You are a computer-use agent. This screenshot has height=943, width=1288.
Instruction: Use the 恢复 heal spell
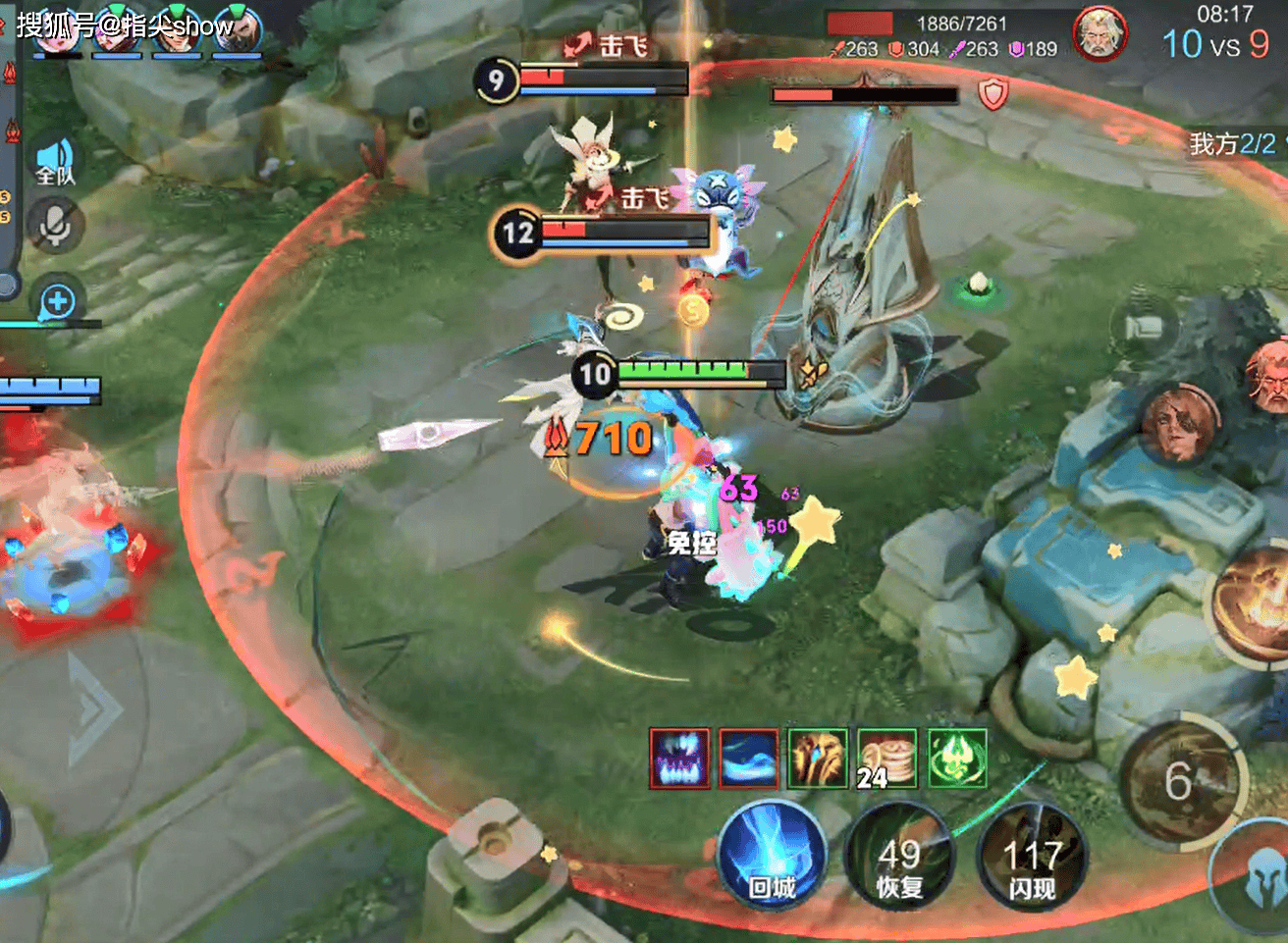pos(899,860)
